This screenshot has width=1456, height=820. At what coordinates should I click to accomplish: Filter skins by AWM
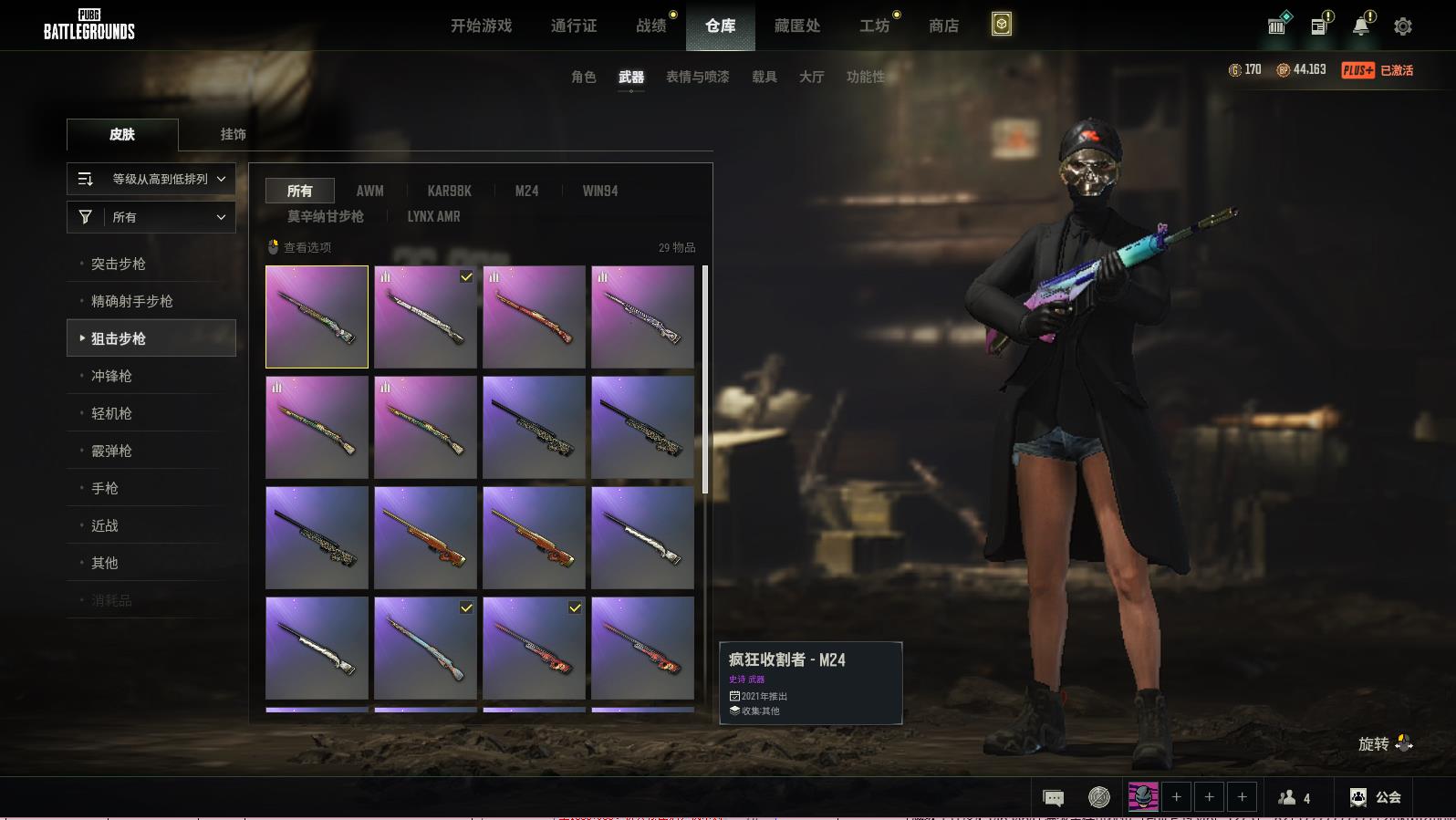point(369,191)
